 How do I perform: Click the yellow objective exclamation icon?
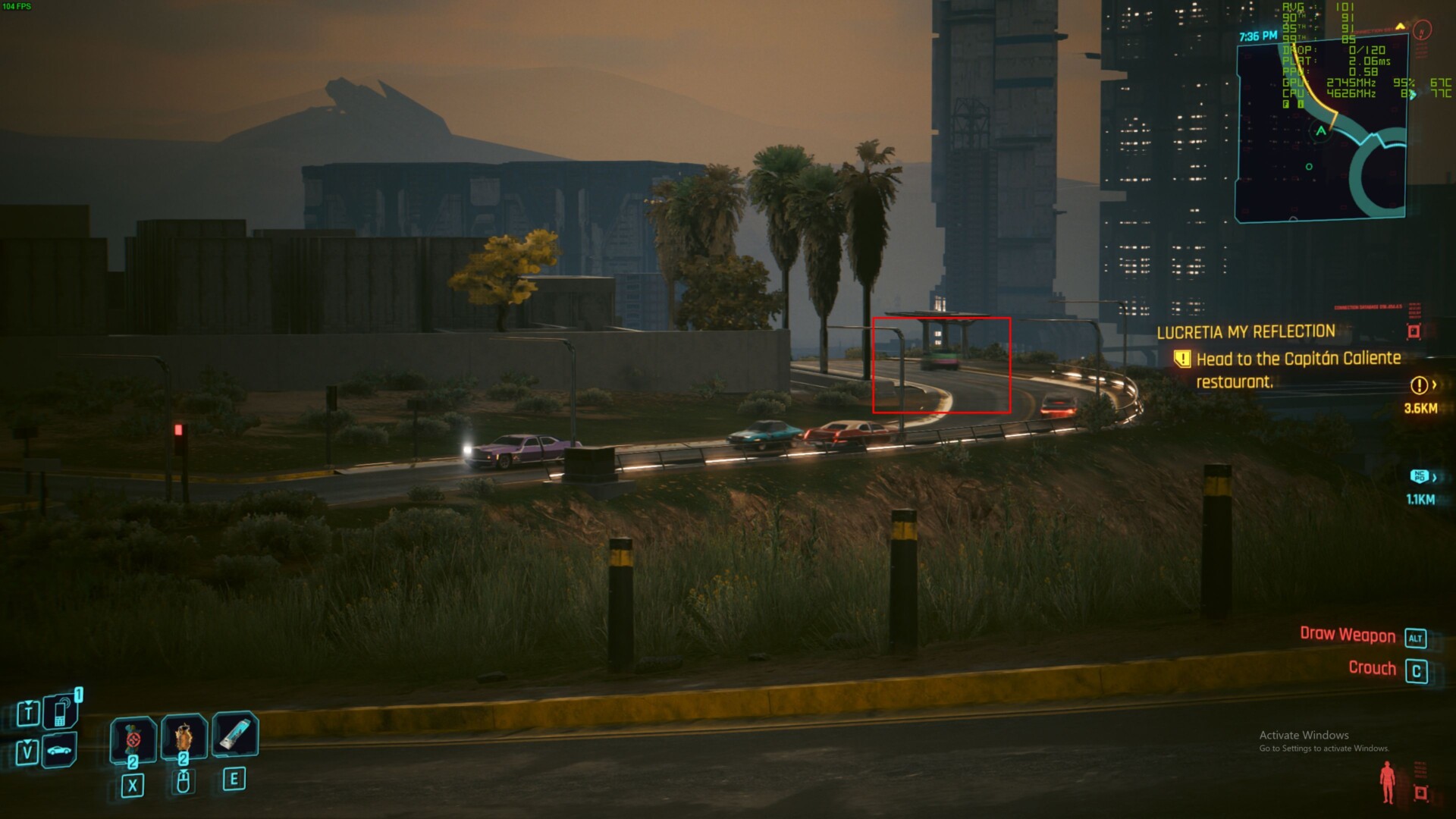click(1181, 359)
